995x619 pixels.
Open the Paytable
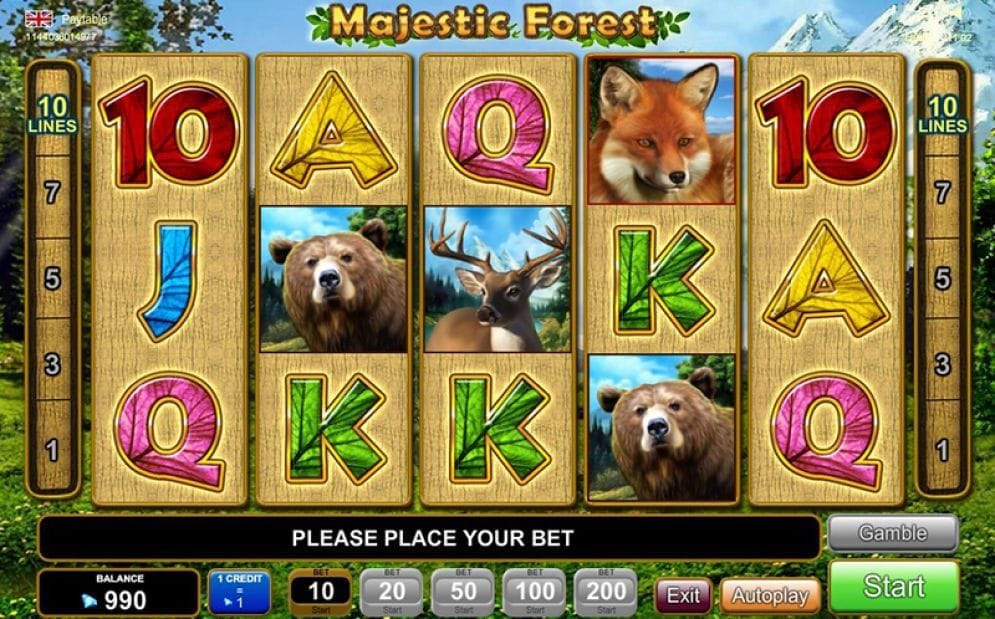pyautogui.click(x=84, y=19)
